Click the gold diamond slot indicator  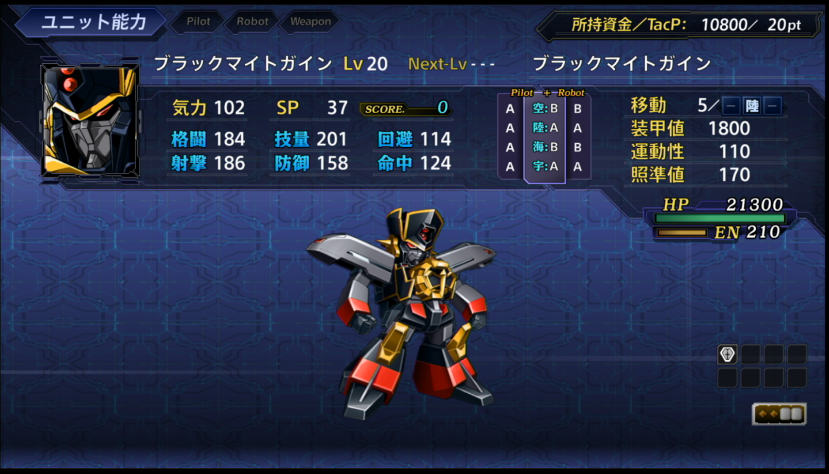(x=779, y=414)
